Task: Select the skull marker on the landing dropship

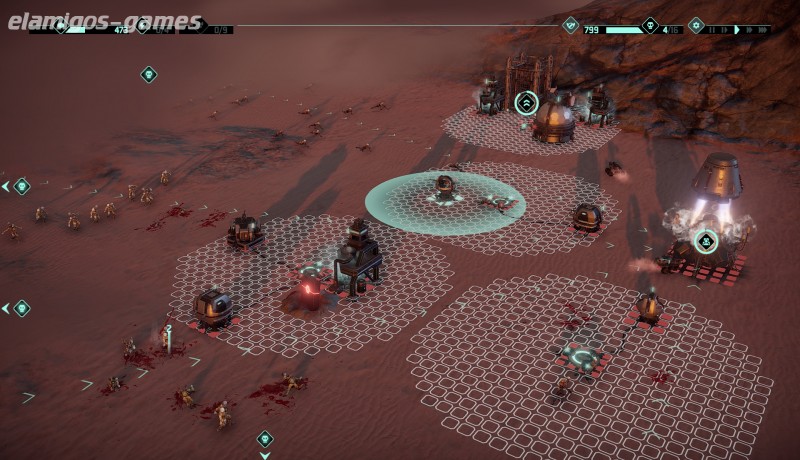Action: coord(706,240)
